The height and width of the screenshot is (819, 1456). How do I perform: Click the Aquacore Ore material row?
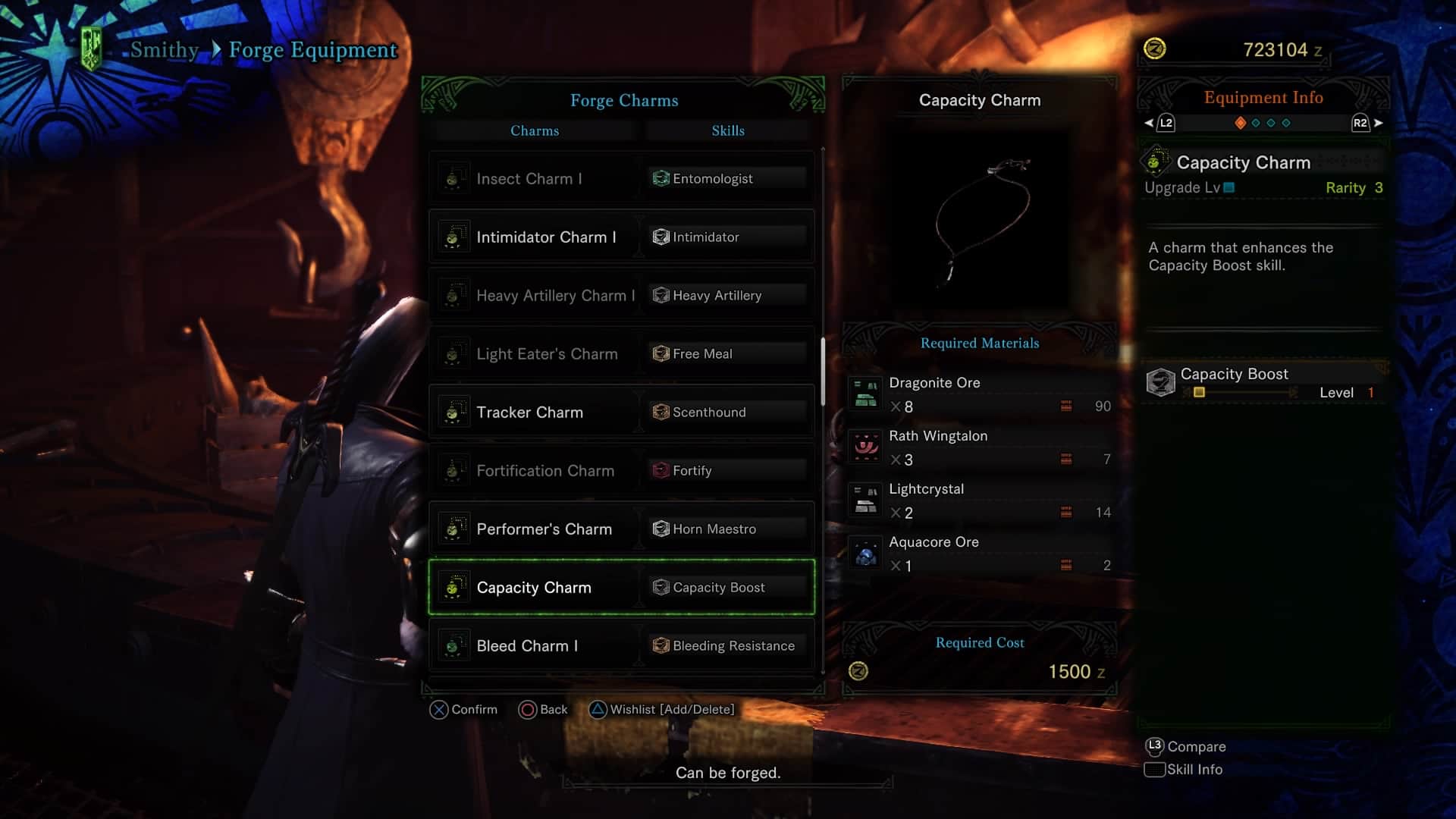[980, 554]
